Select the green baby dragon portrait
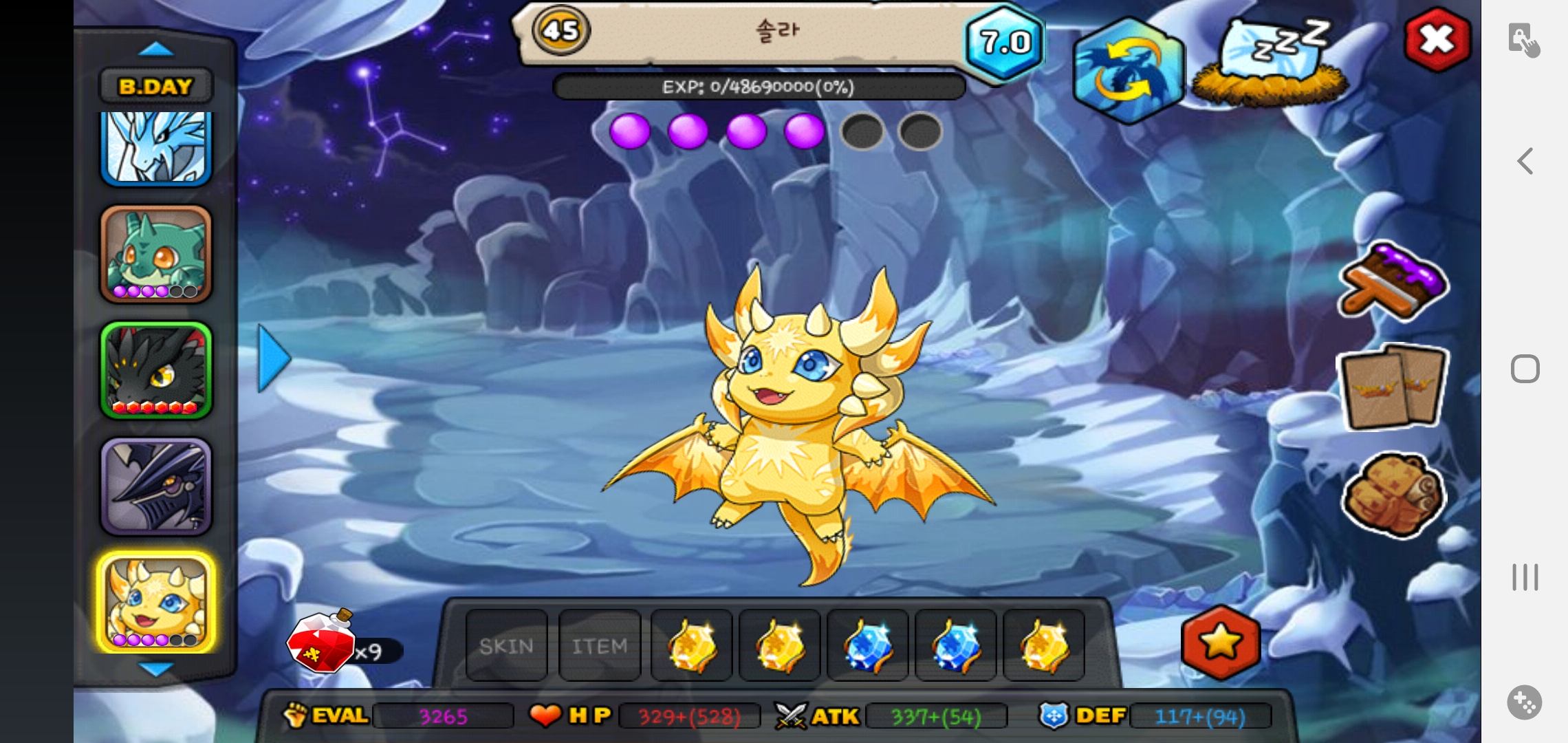1568x743 pixels. (156, 255)
